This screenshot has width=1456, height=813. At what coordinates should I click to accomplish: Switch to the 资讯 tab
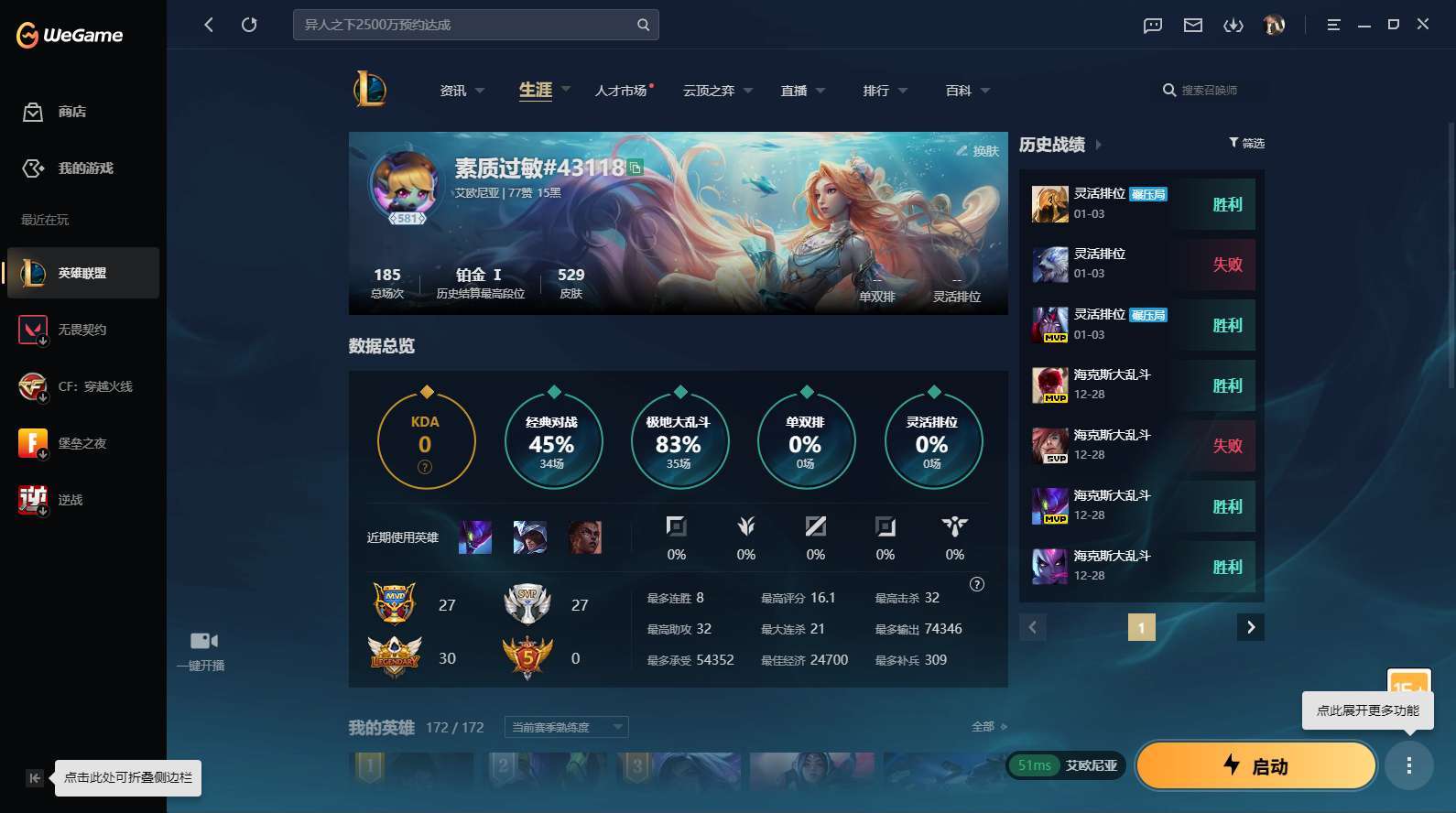(451, 90)
